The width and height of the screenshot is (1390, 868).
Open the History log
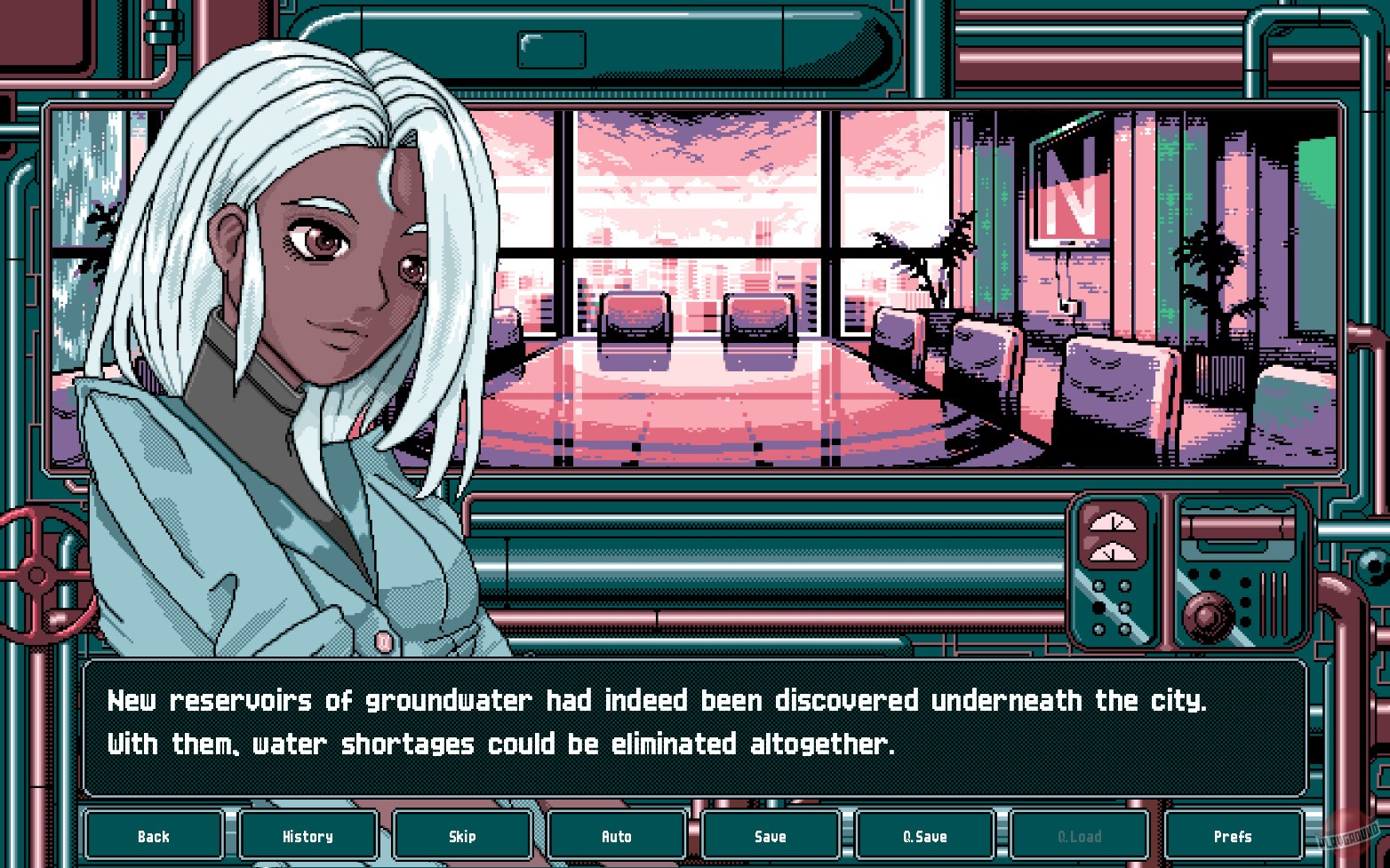(308, 835)
